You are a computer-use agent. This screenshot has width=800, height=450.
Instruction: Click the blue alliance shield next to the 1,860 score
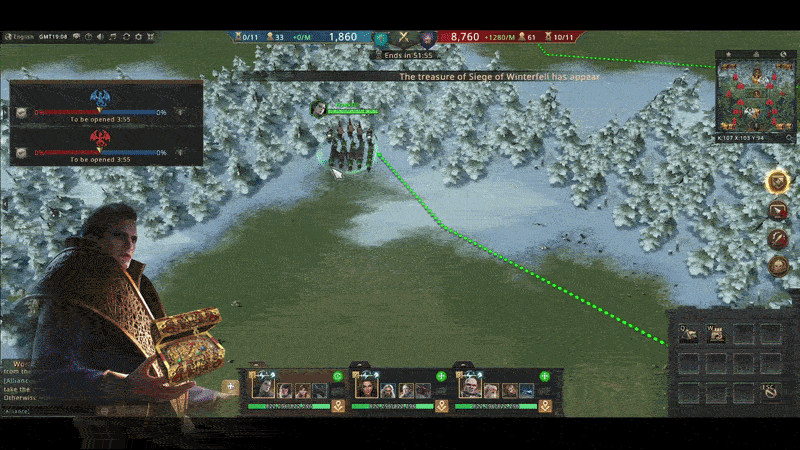[x=380, y=38]
